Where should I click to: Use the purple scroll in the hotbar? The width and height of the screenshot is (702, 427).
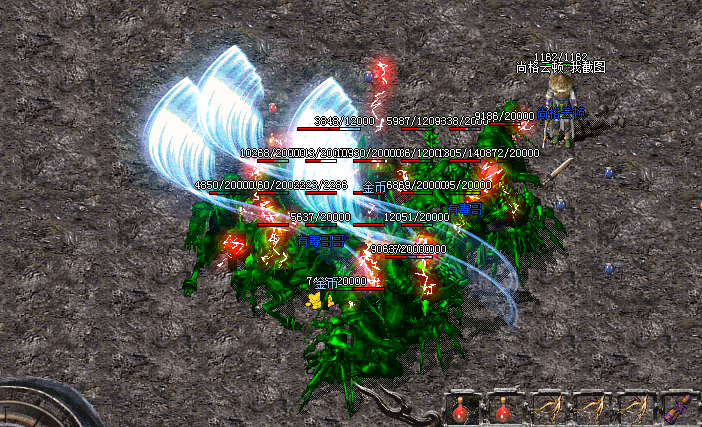pos(677,408)
